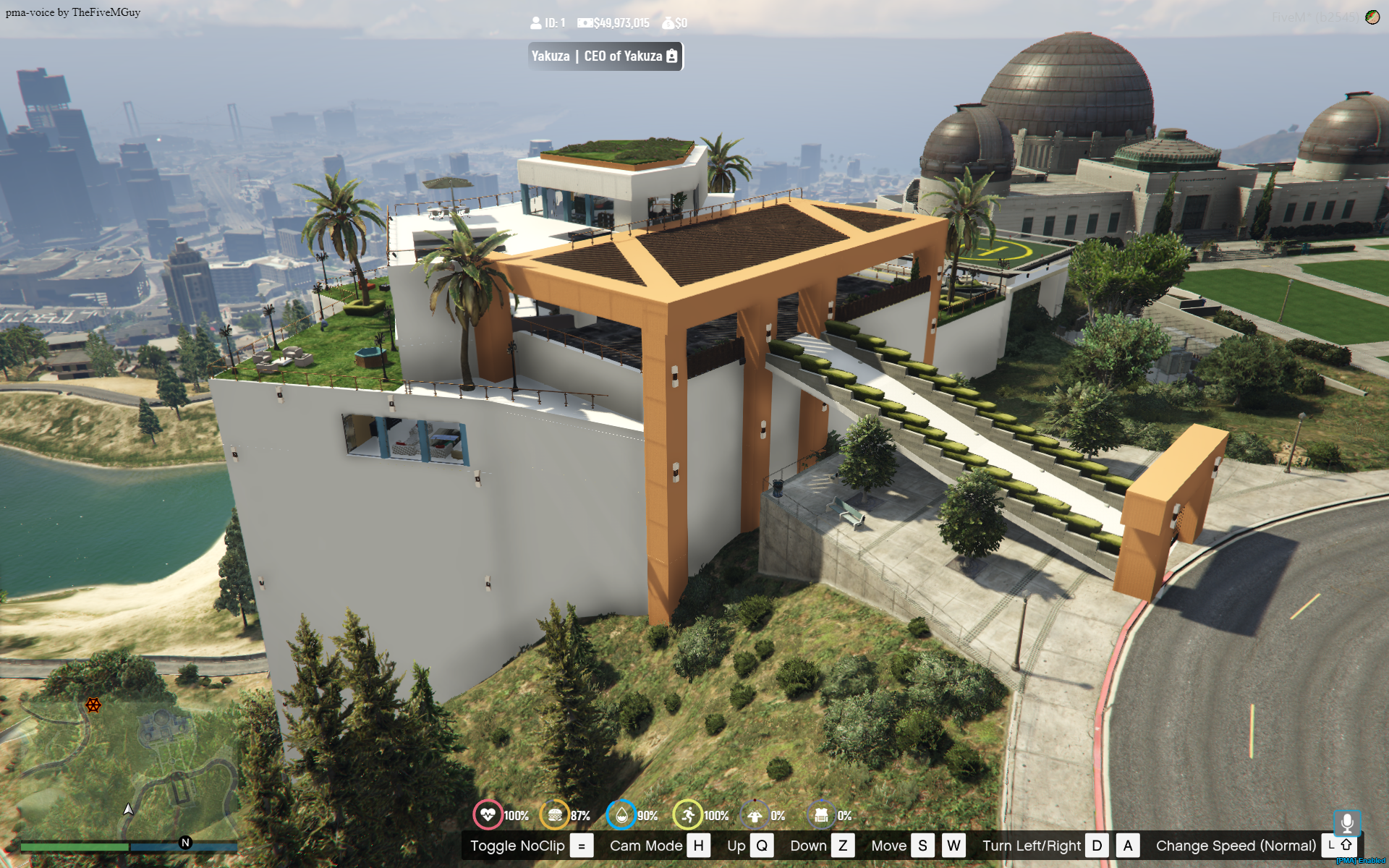Open the Yakuza job badge

605,56
